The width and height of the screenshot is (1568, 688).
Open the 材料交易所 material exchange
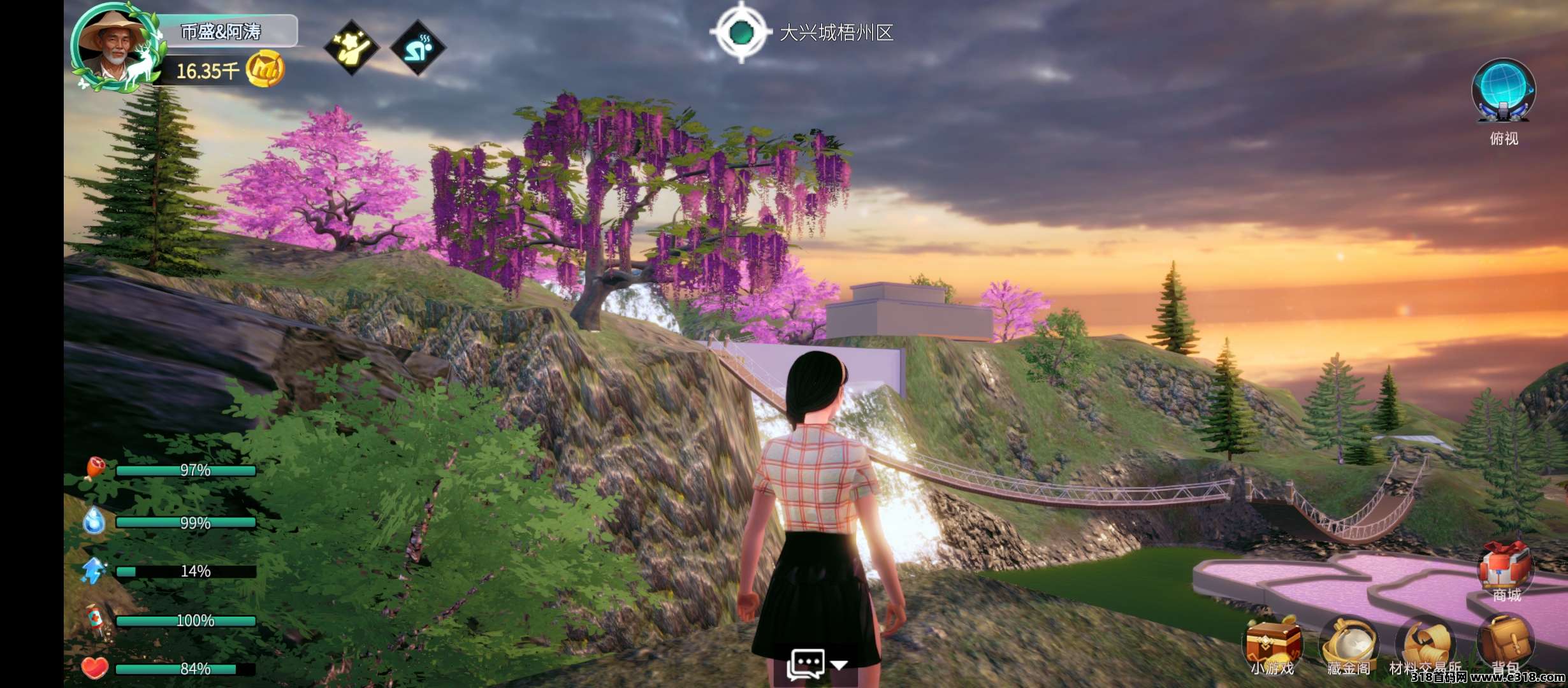point(1425,643)
